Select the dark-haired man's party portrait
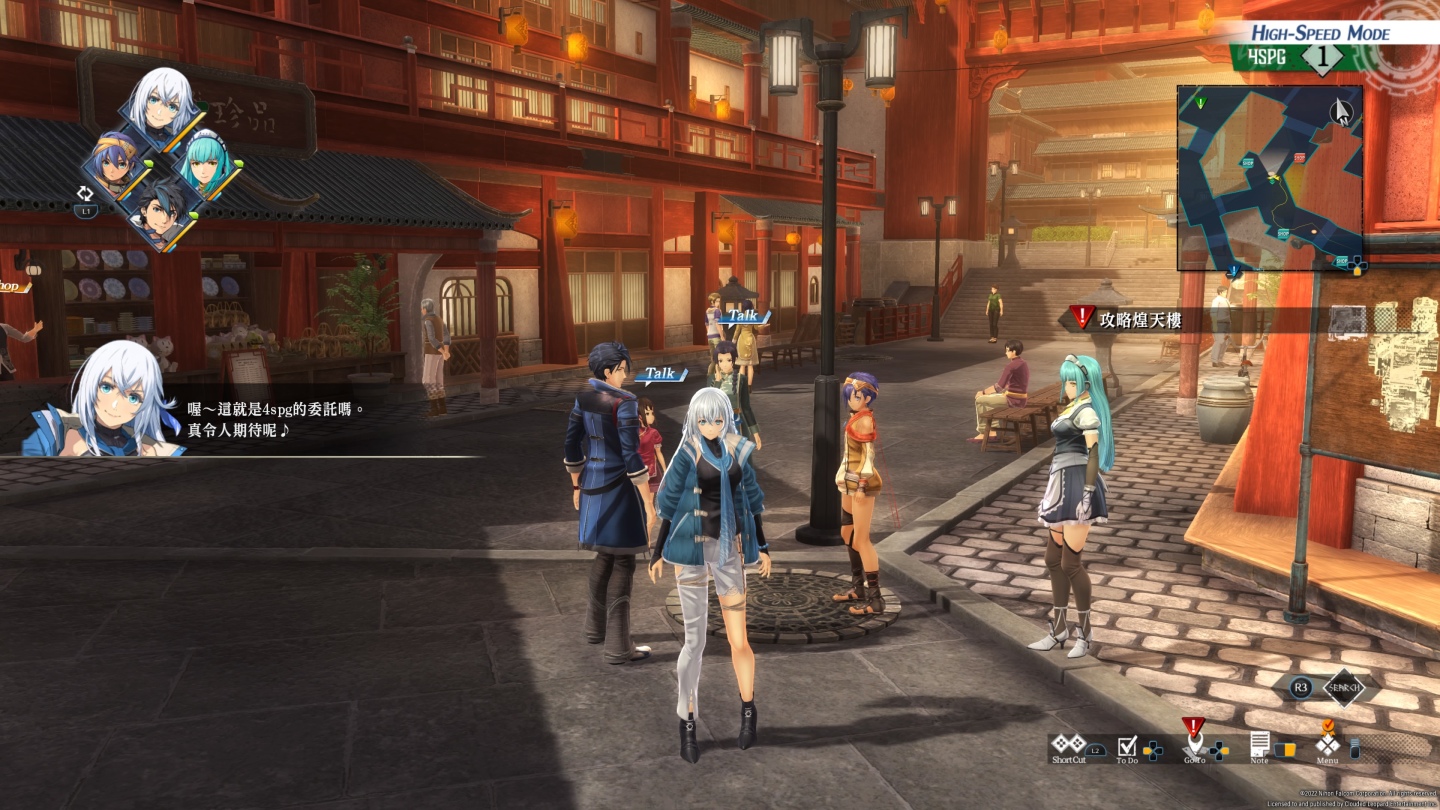This screenshot has height=810, width=1440. pos(159,213)
